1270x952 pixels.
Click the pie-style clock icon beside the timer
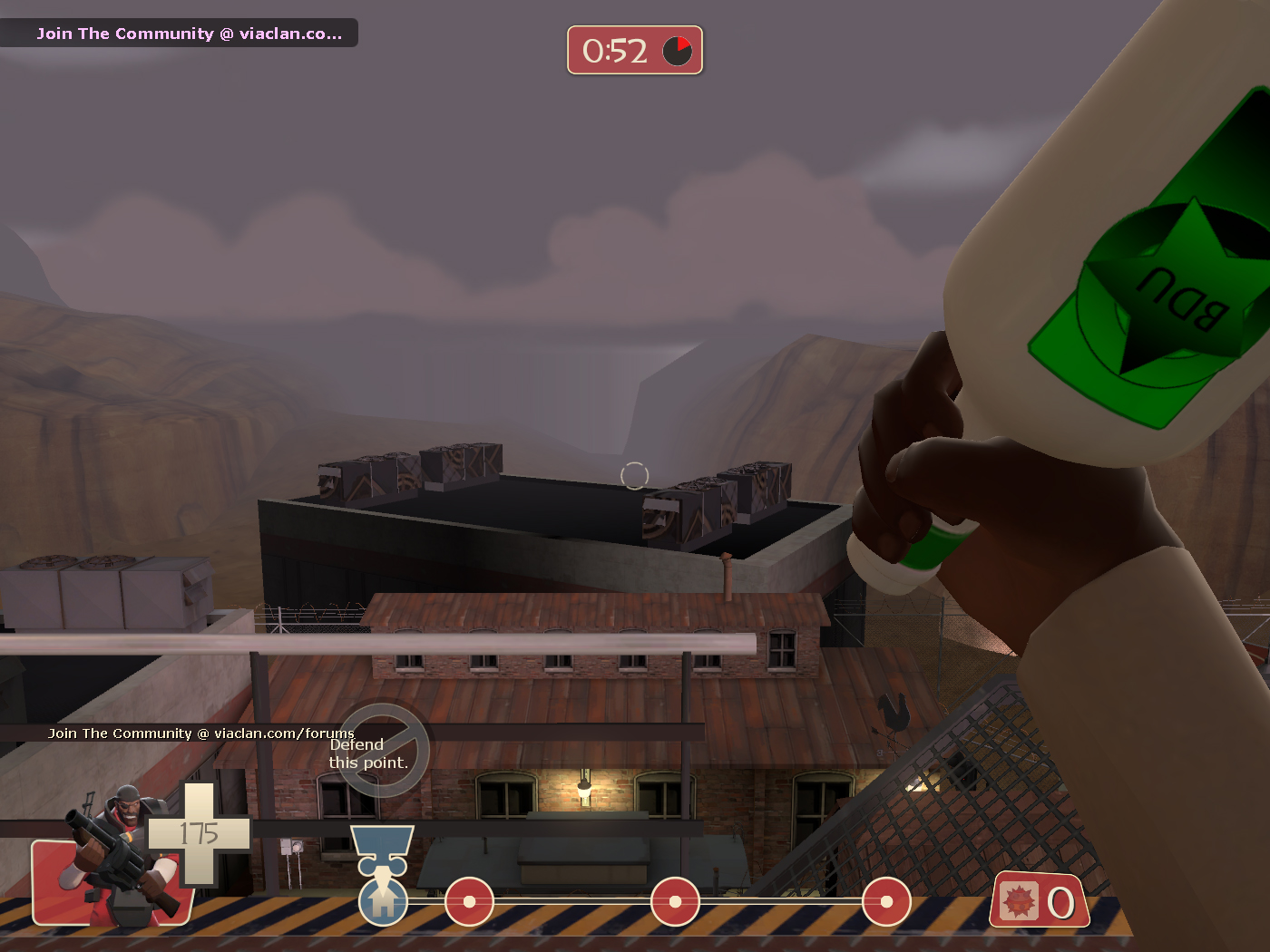(x=675, y=51)
